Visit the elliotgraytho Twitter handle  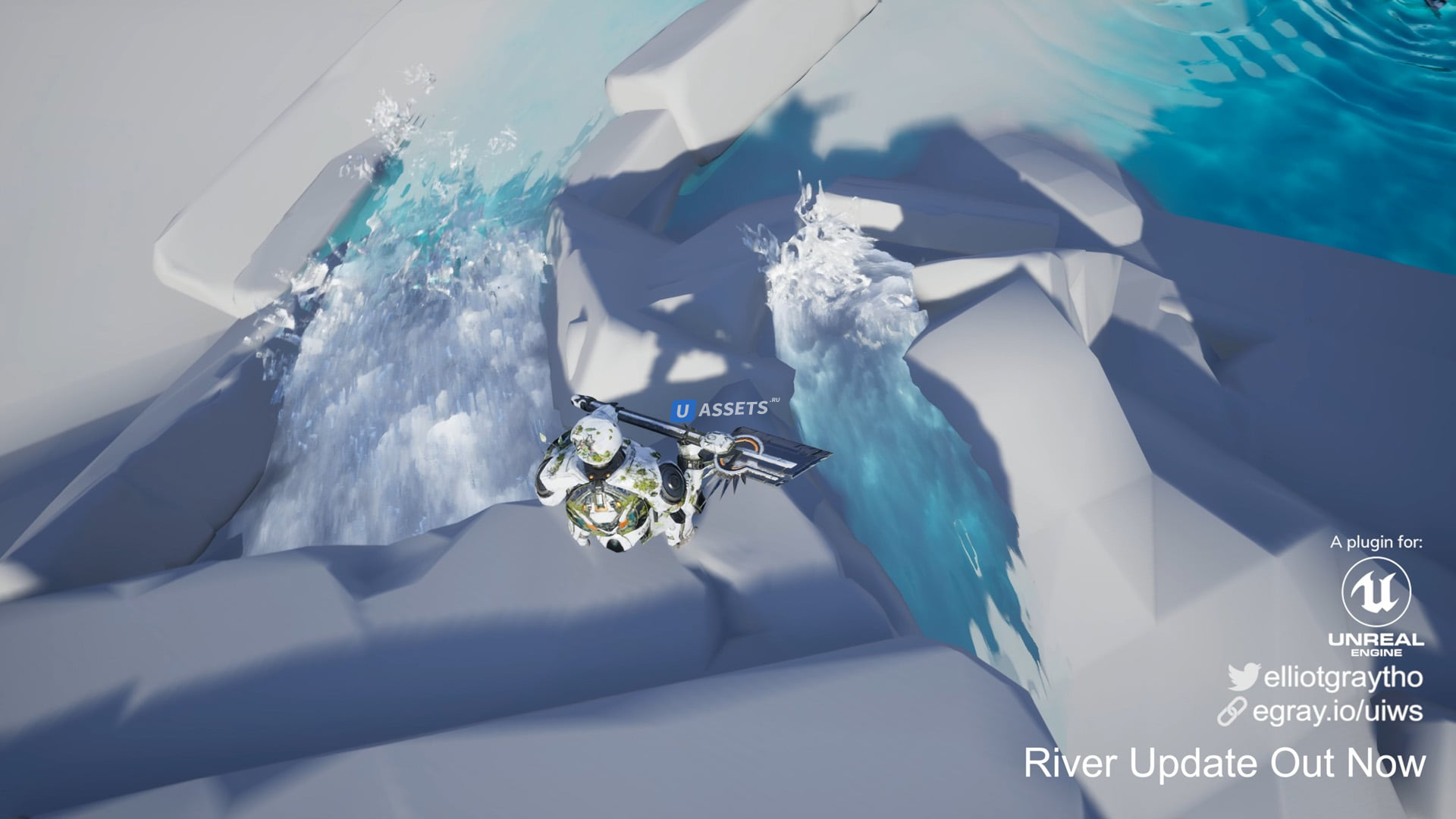point(1342,677)
